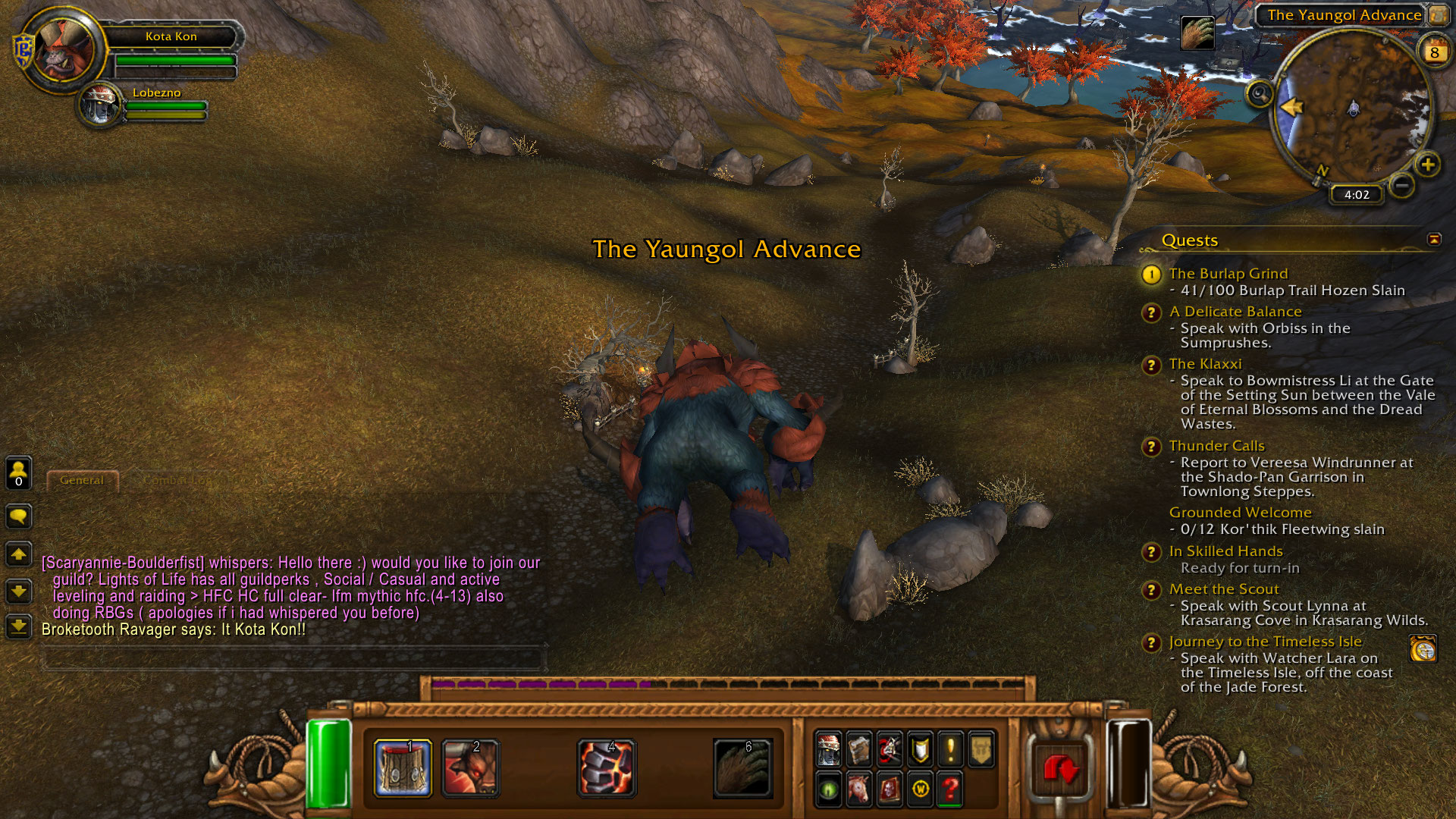Use the red bull charge ability
The width and height of the screenshot is (1456, 819).
[x=470, y=767]
